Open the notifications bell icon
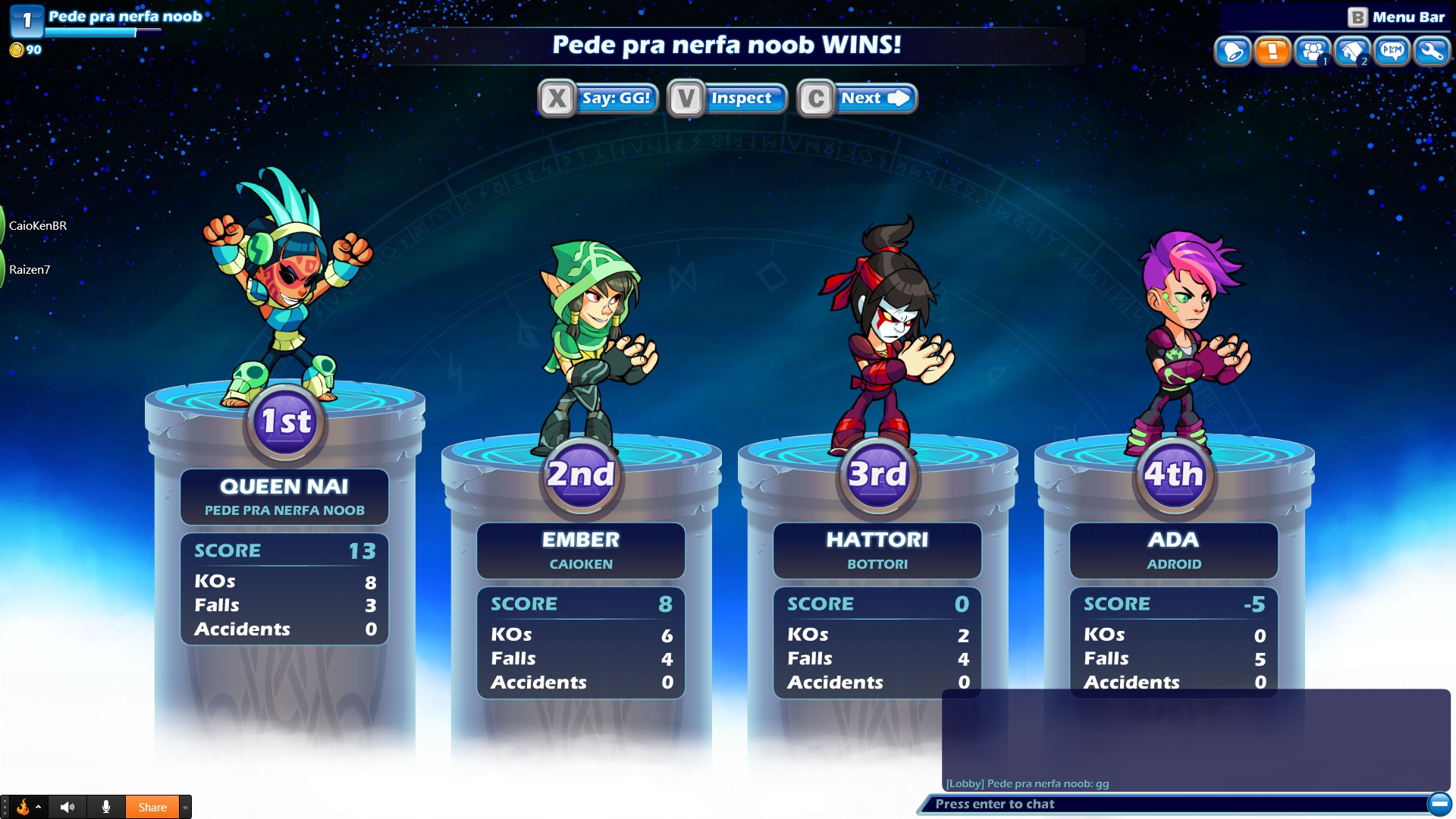 tap(1233, 52)
